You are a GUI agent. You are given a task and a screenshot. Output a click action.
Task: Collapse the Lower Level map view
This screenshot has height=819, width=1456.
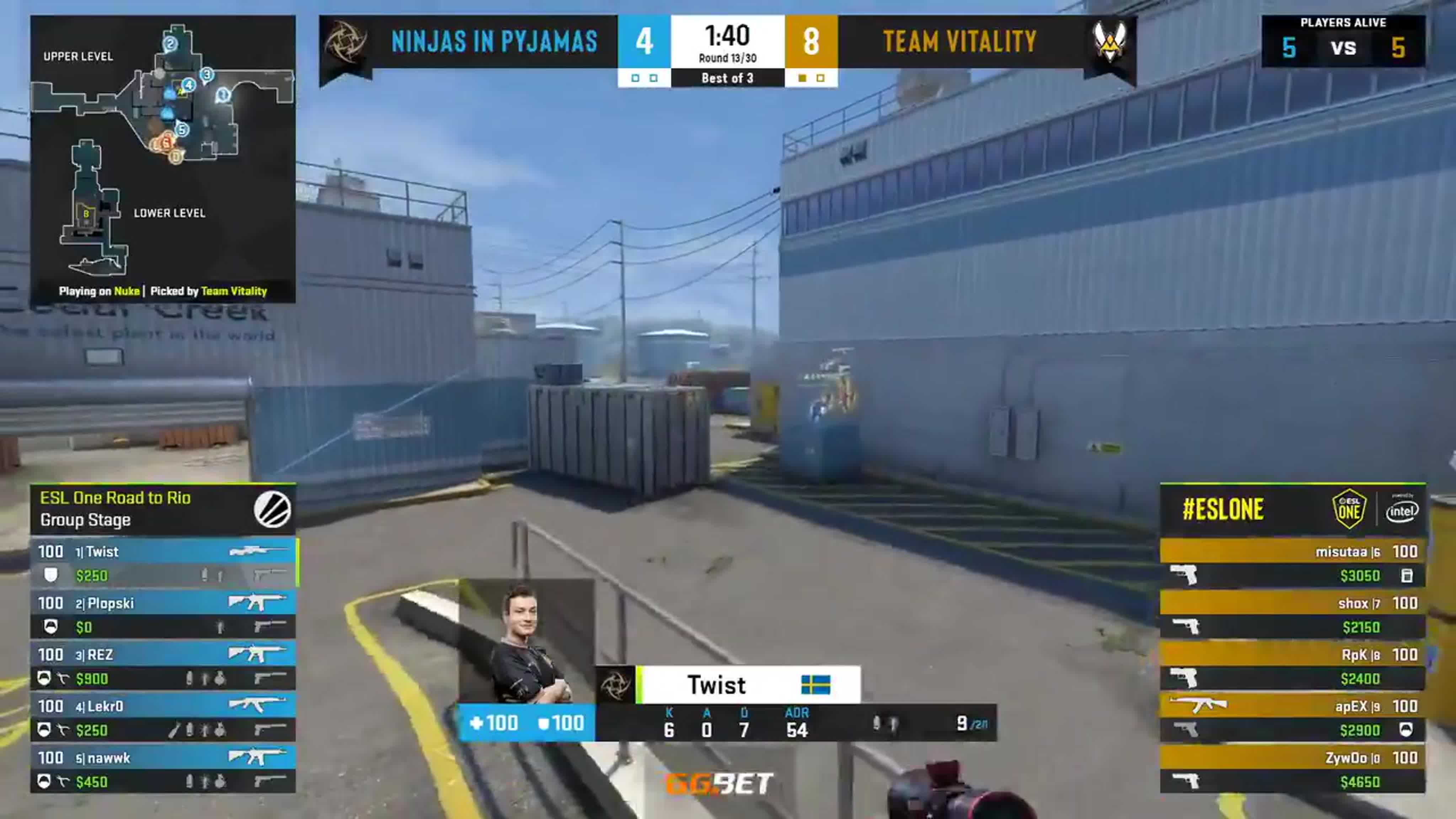pyautogui.click(x=170, y=213)
